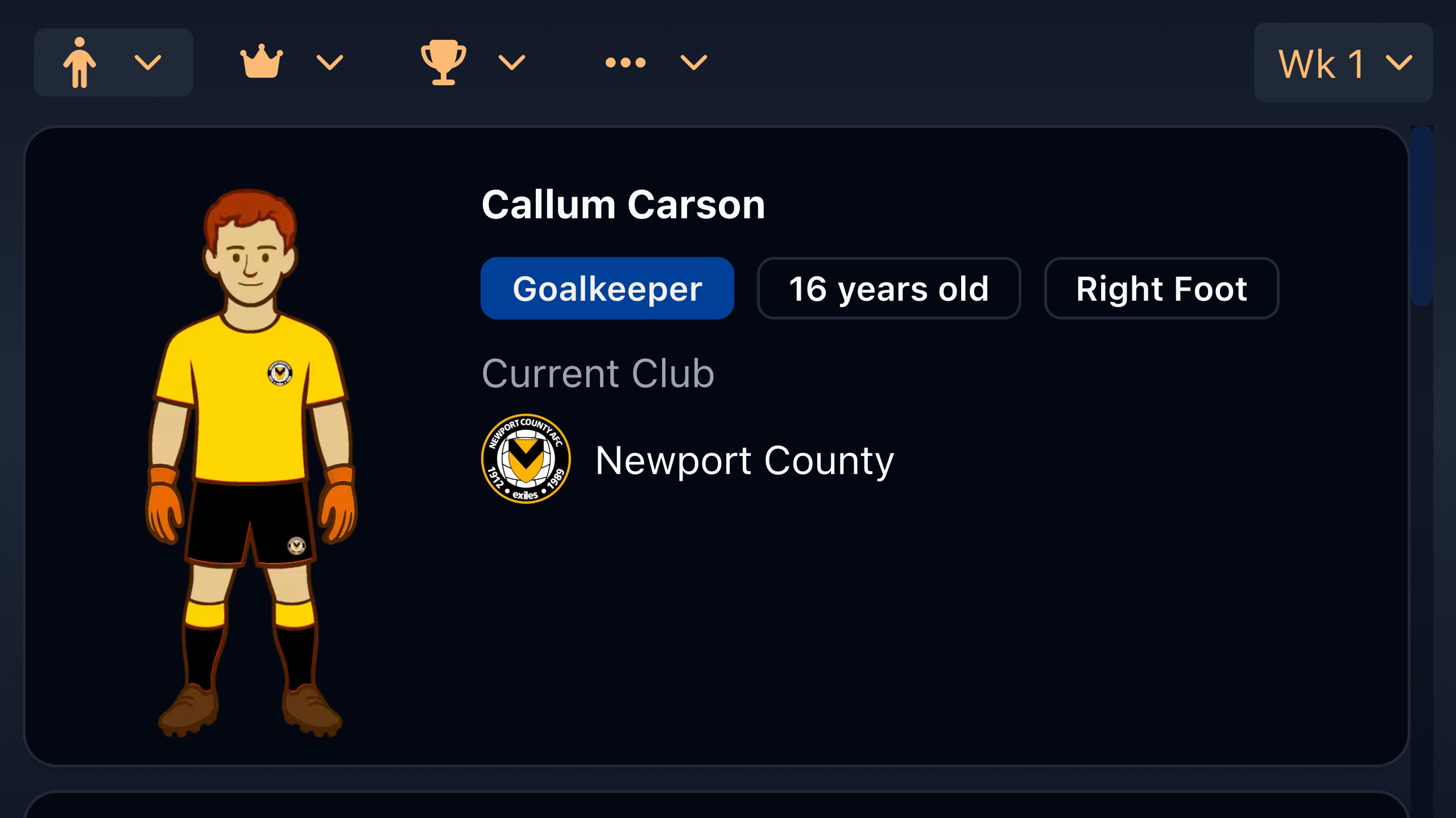Open the trophy dropdown chevron
This screenshot has width=1456, height=818.
coord(511,63)
